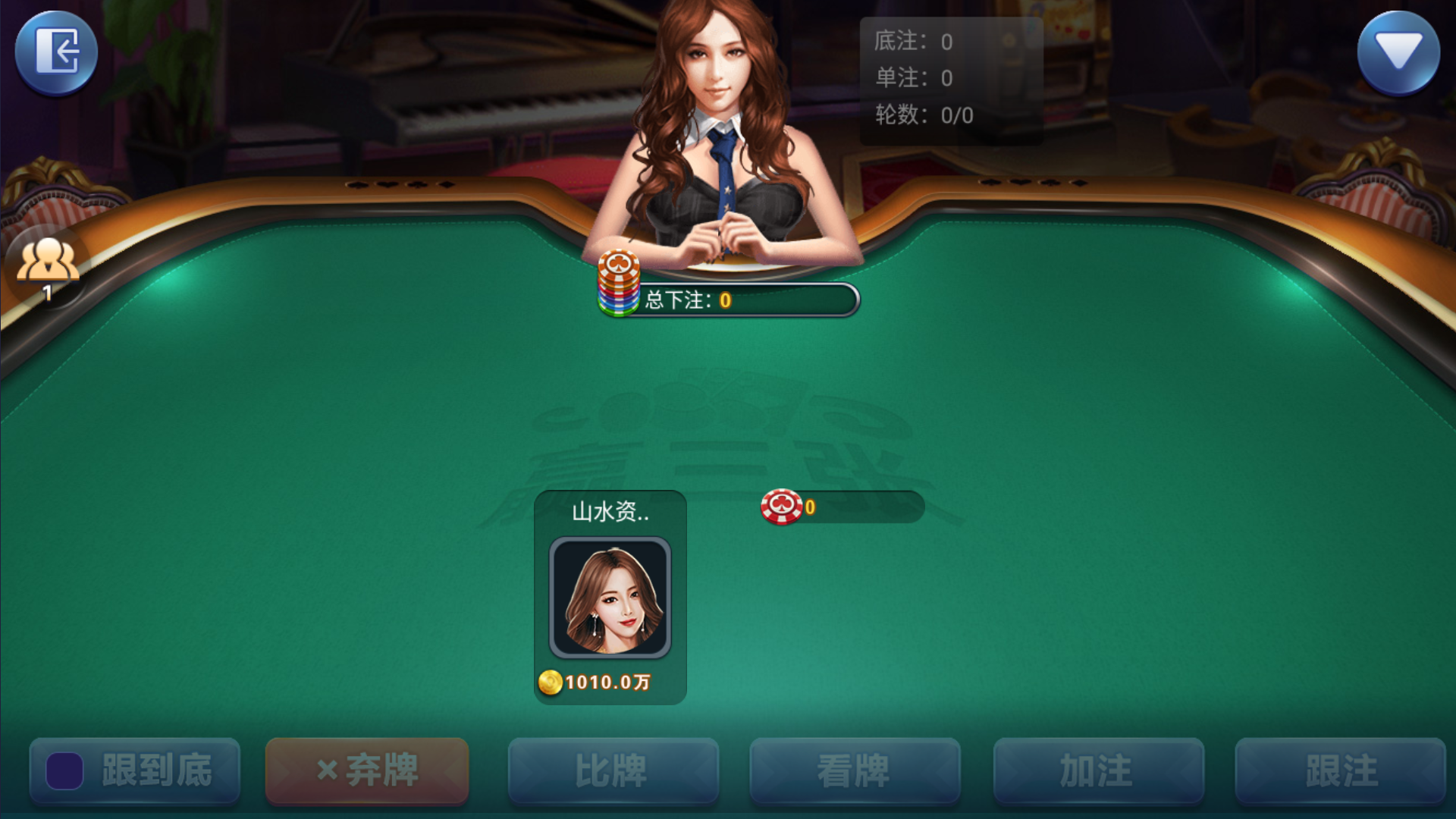Click the X icon on the 弃牌 button

[x=328, y=769]
